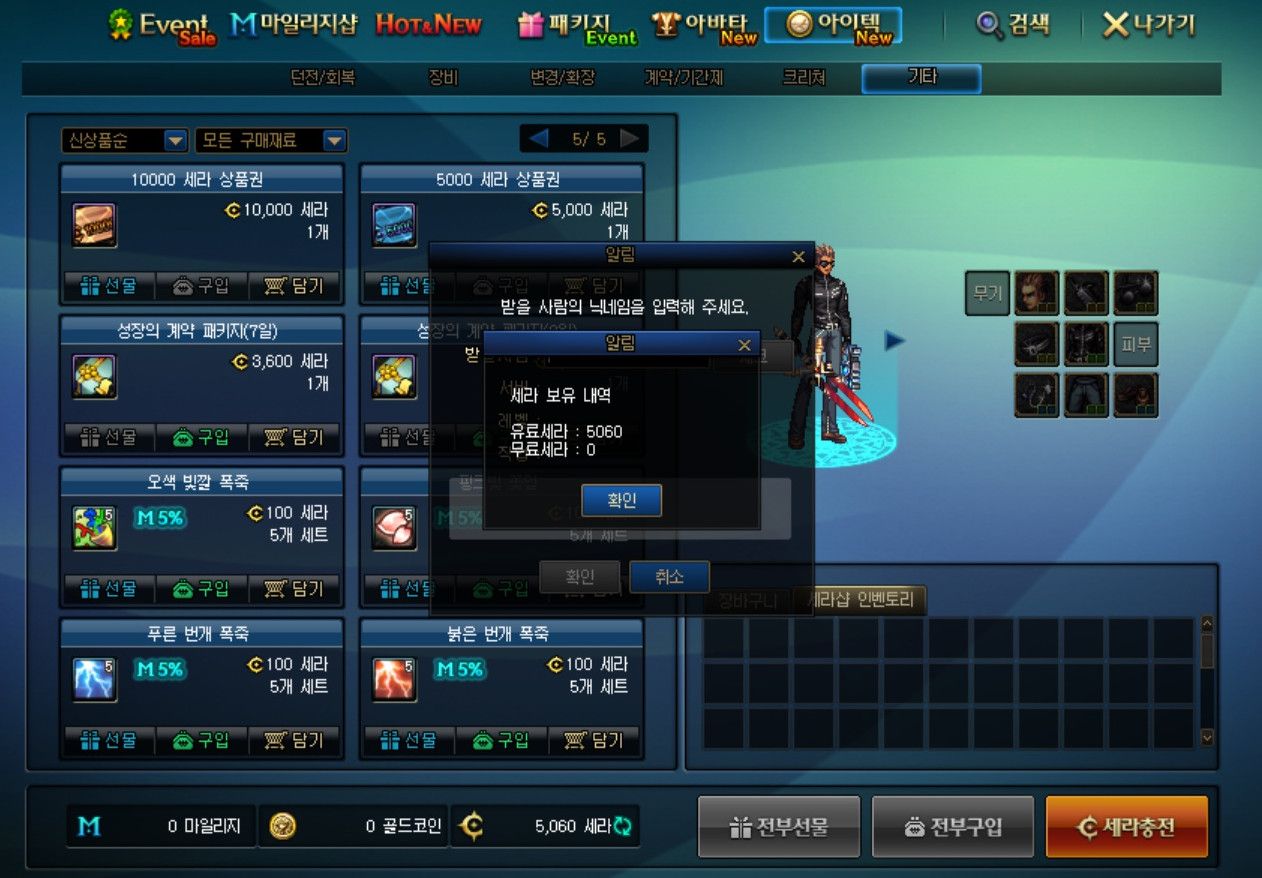The width and height of the screenshot is (1262, 878).
Task: Open the 신상품순 sort dropdown
Action: tap(125, 141)
